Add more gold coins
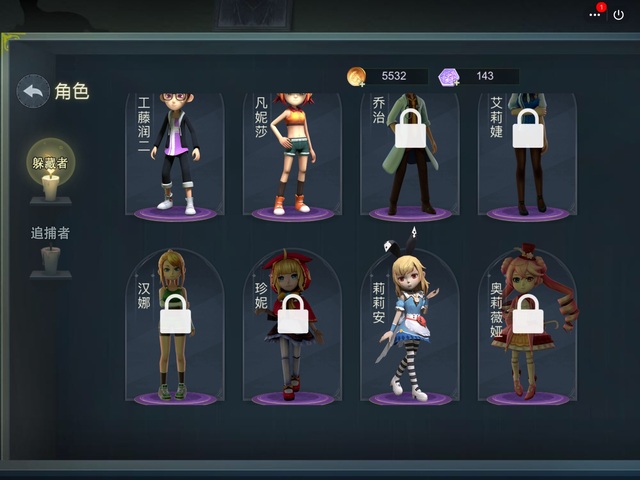This screenshot has height=480, width=640. (x=357, y=77)
